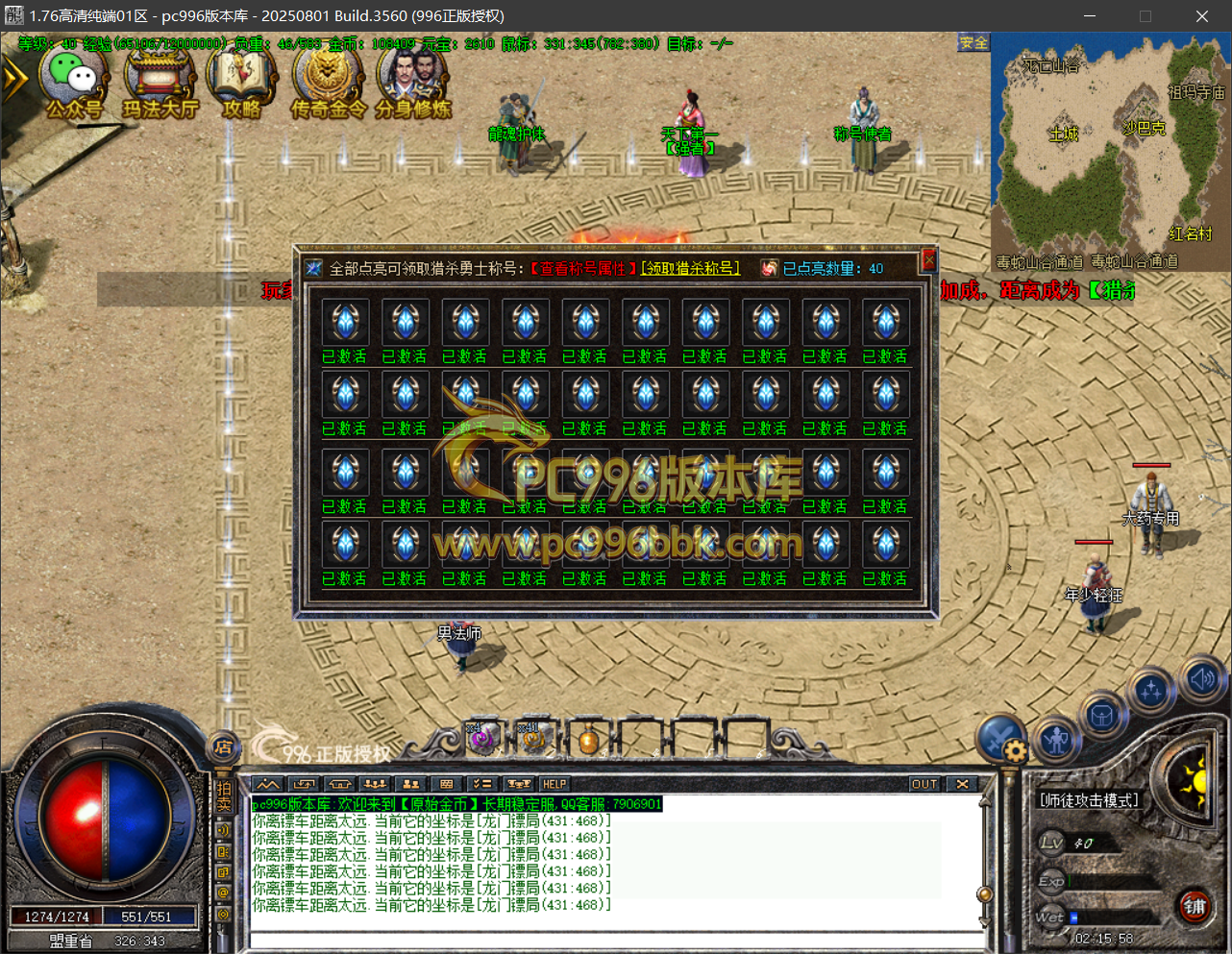Open the 店 shop button
The height and width of the screenshot is (954, 1232).
point(224,746)
